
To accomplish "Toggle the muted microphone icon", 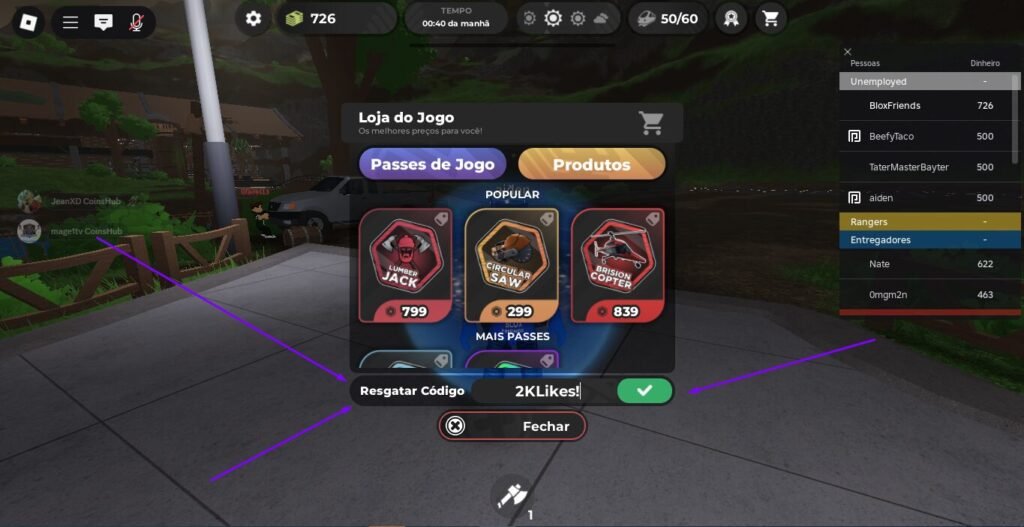I will point(136,22).
